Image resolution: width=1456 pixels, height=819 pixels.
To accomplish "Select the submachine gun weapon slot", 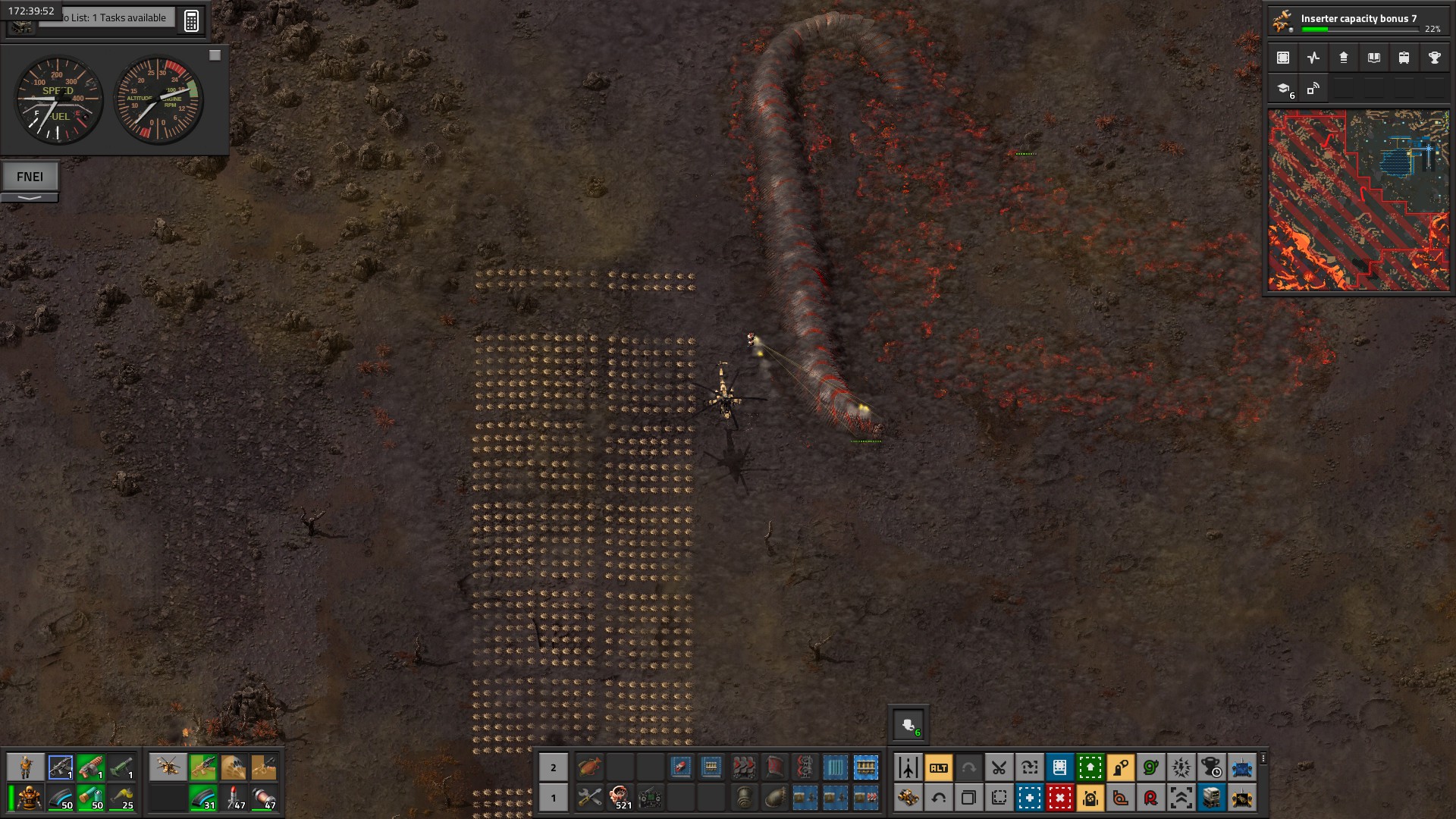I will click(x=61, y=767).
